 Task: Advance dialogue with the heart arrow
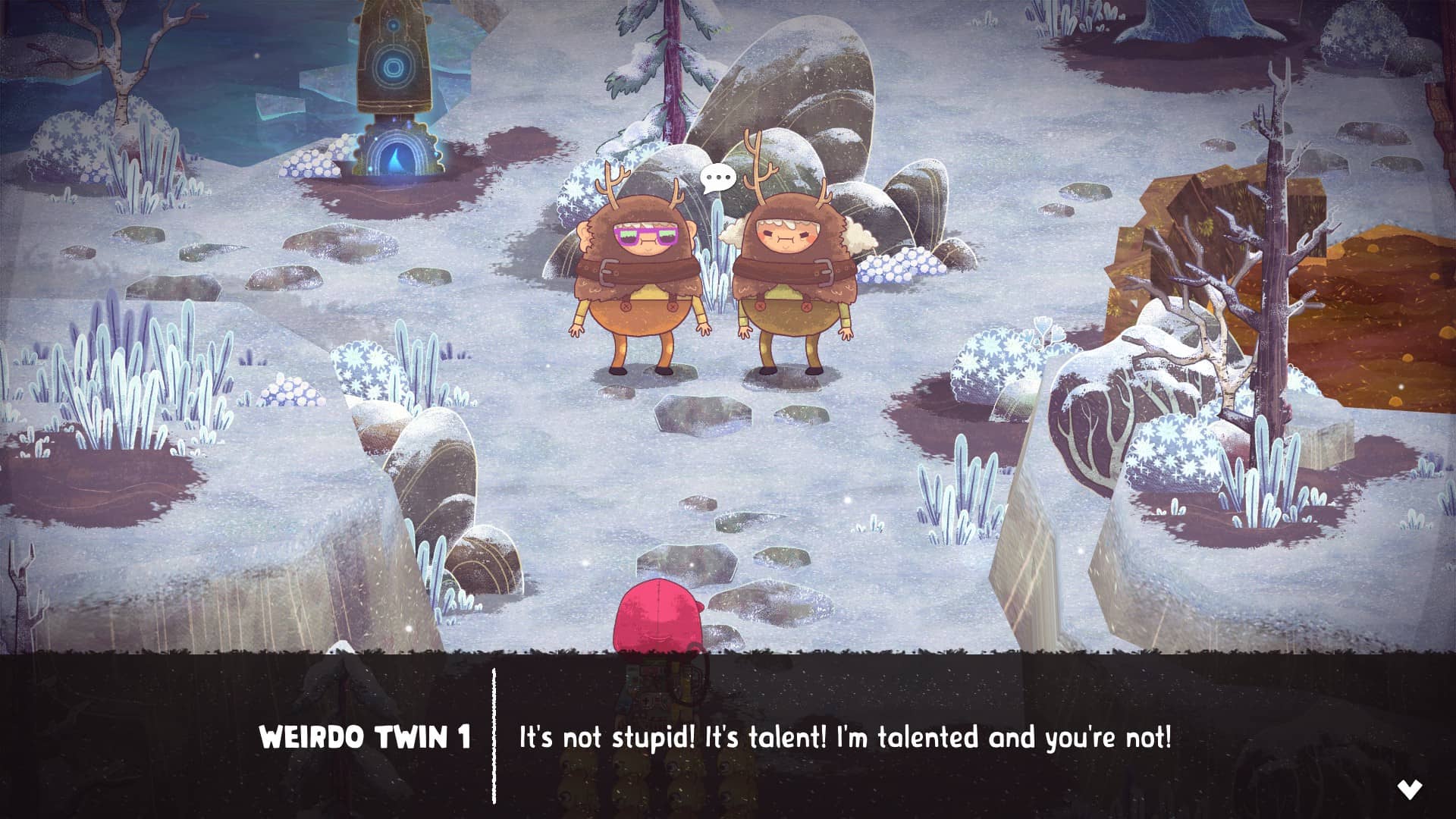click(x=1409, y=789)
